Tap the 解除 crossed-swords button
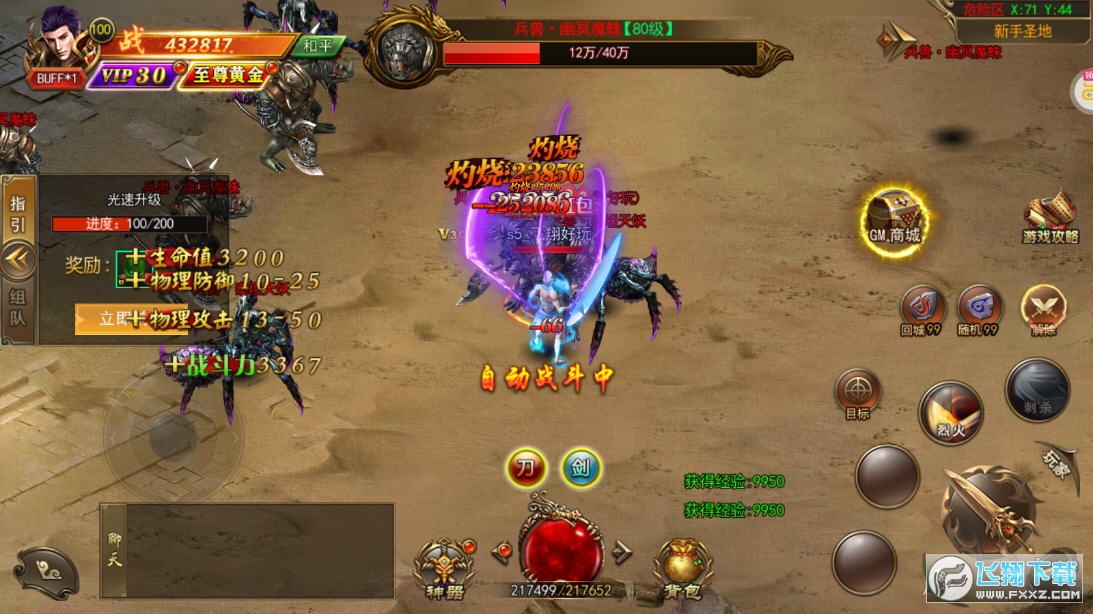The width and height of the screenshot is (1093, 614). 1042,310
